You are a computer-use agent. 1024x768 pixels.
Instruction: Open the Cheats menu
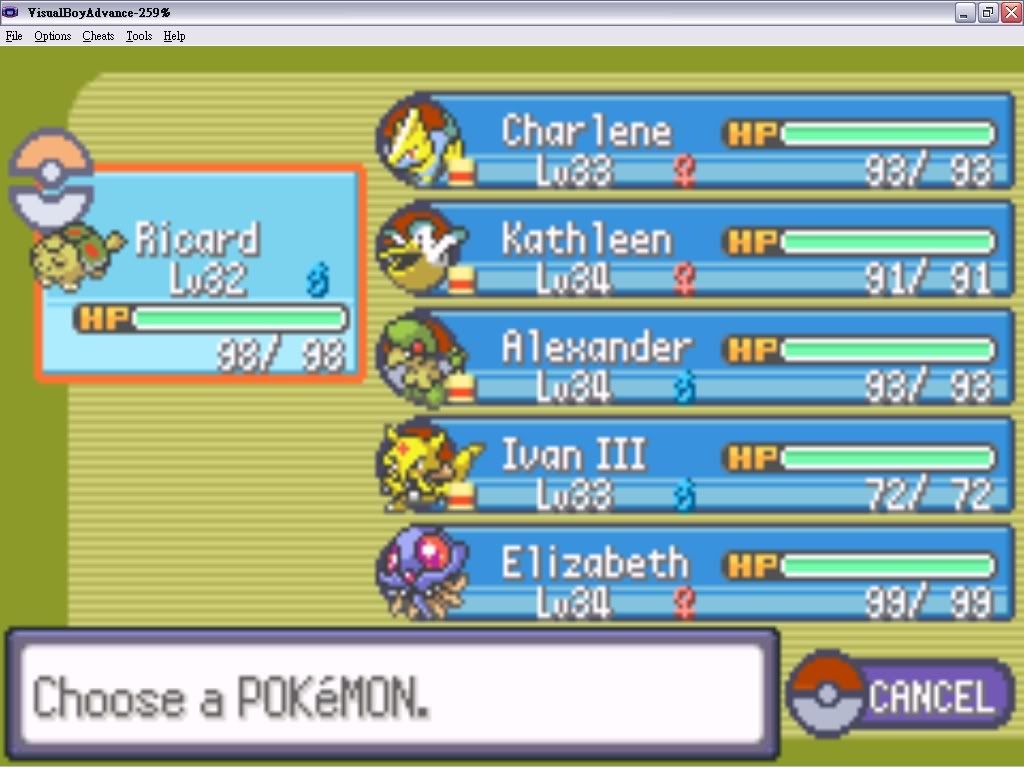[x=98, y=36]
